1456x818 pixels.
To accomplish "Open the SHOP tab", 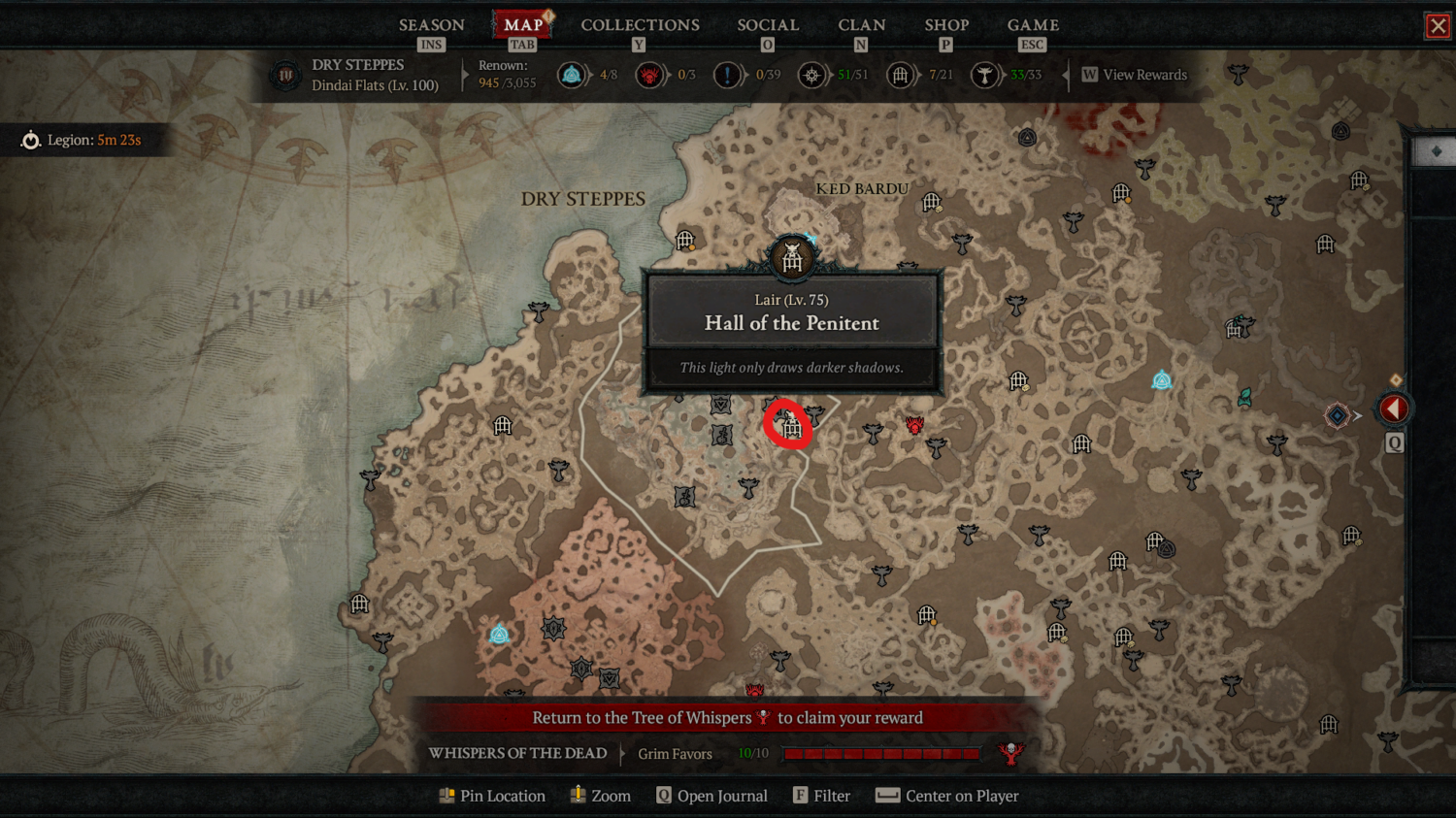I will pyautogui.click(x=946, y=25).
